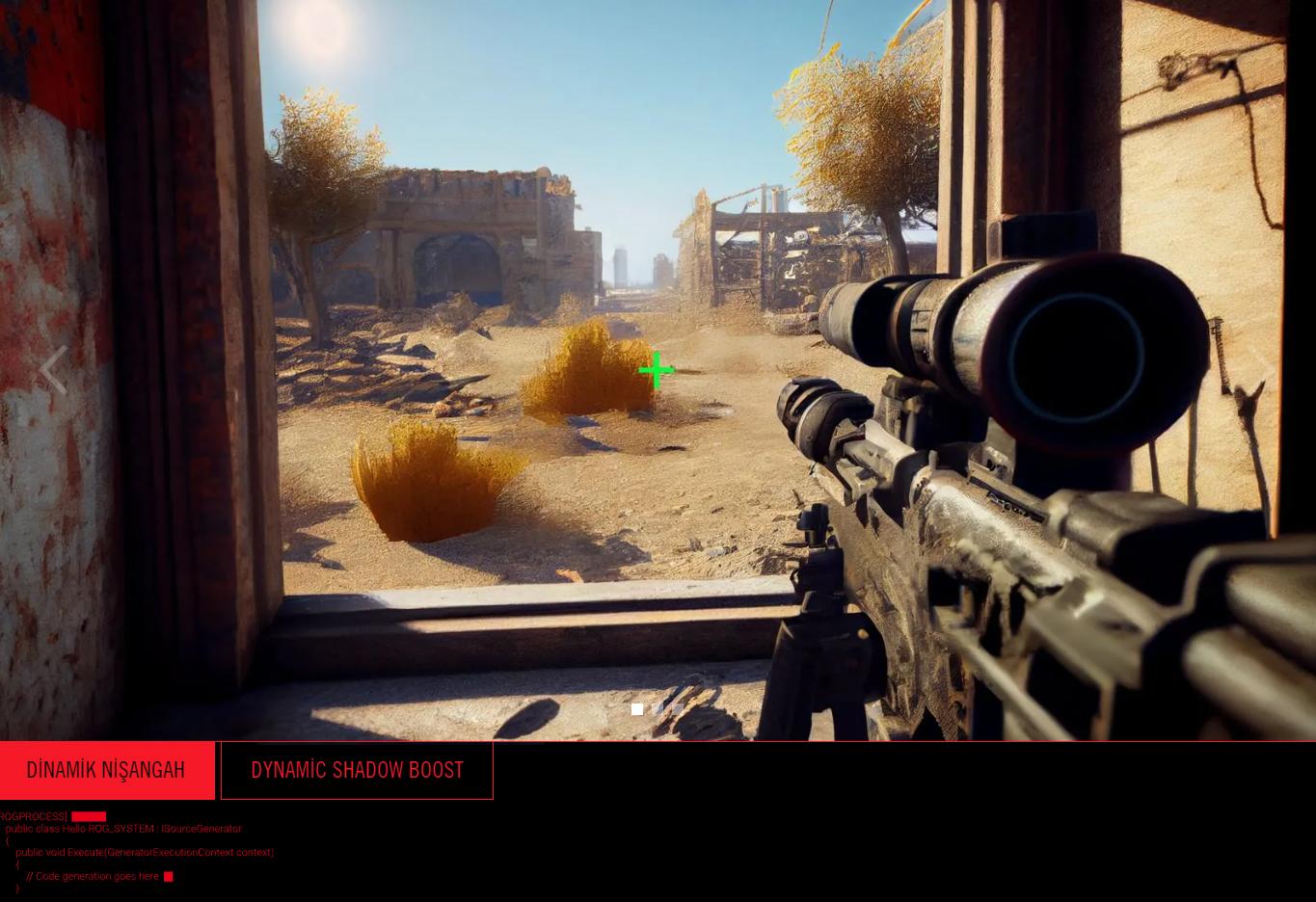Select the DİNAMİK NİŞANGAH tab
1316x902 pixels.
[106, 770]
